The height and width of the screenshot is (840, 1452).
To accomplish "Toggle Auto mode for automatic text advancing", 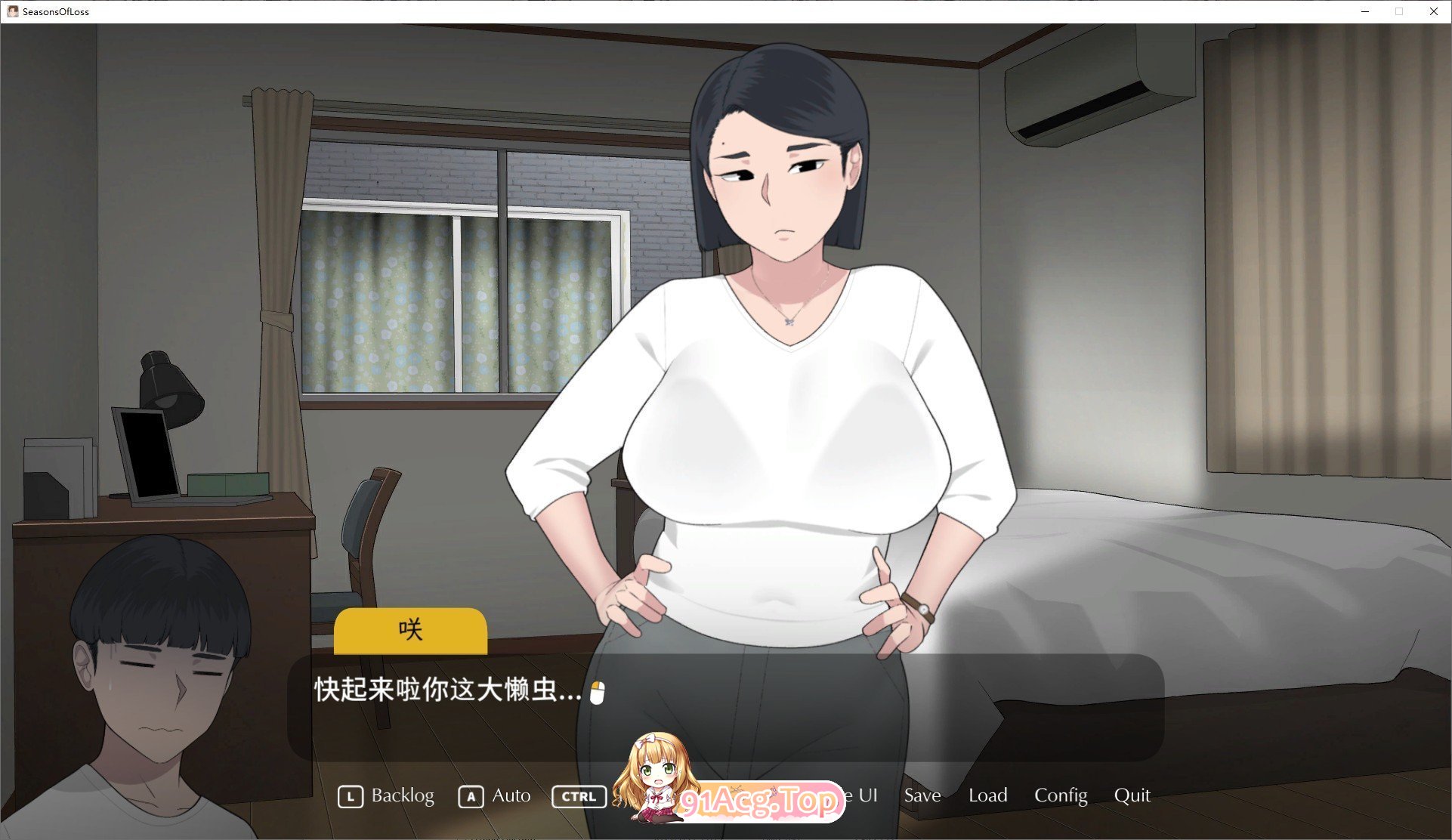I will (x=510, y=795).
